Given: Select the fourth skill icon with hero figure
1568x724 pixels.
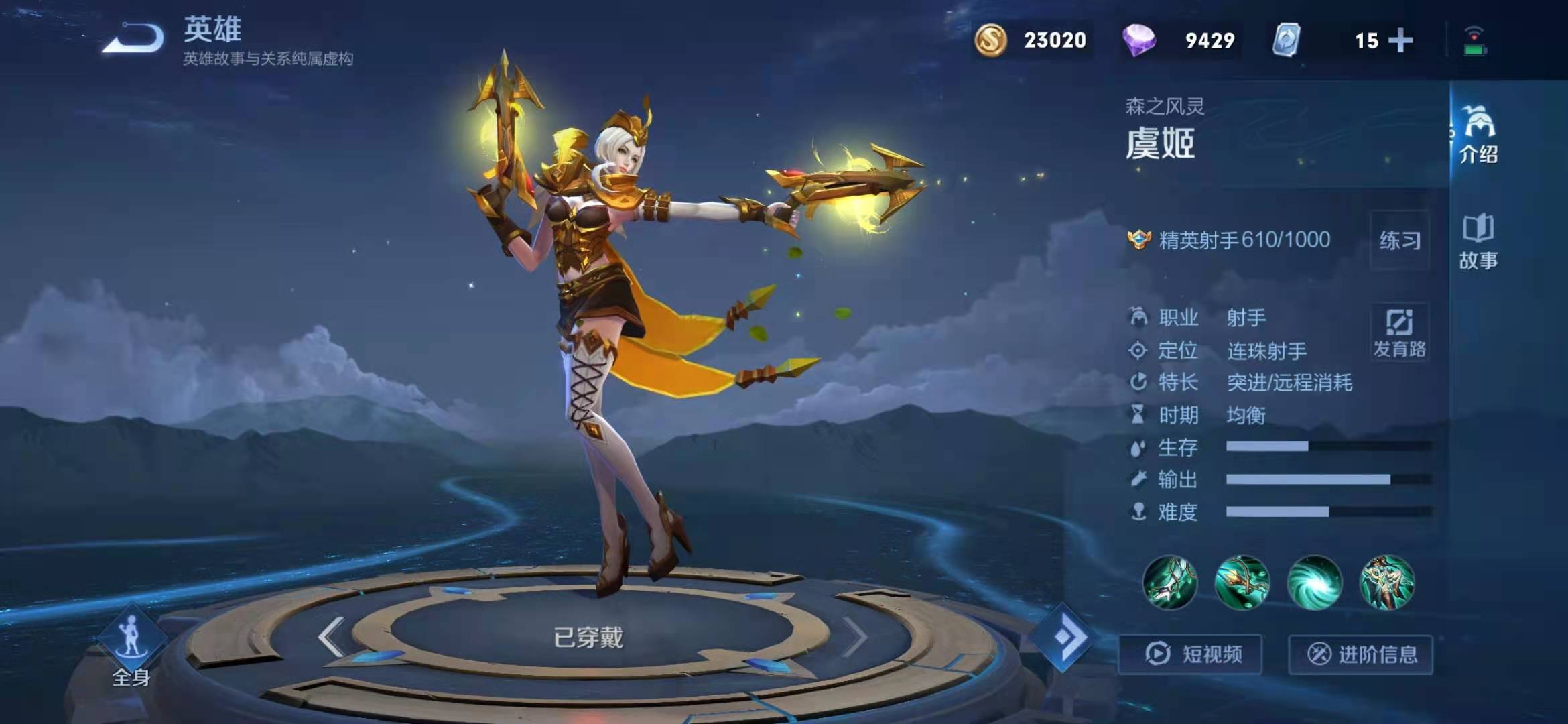Looking at the screenshot, I should pos(1386,583).
